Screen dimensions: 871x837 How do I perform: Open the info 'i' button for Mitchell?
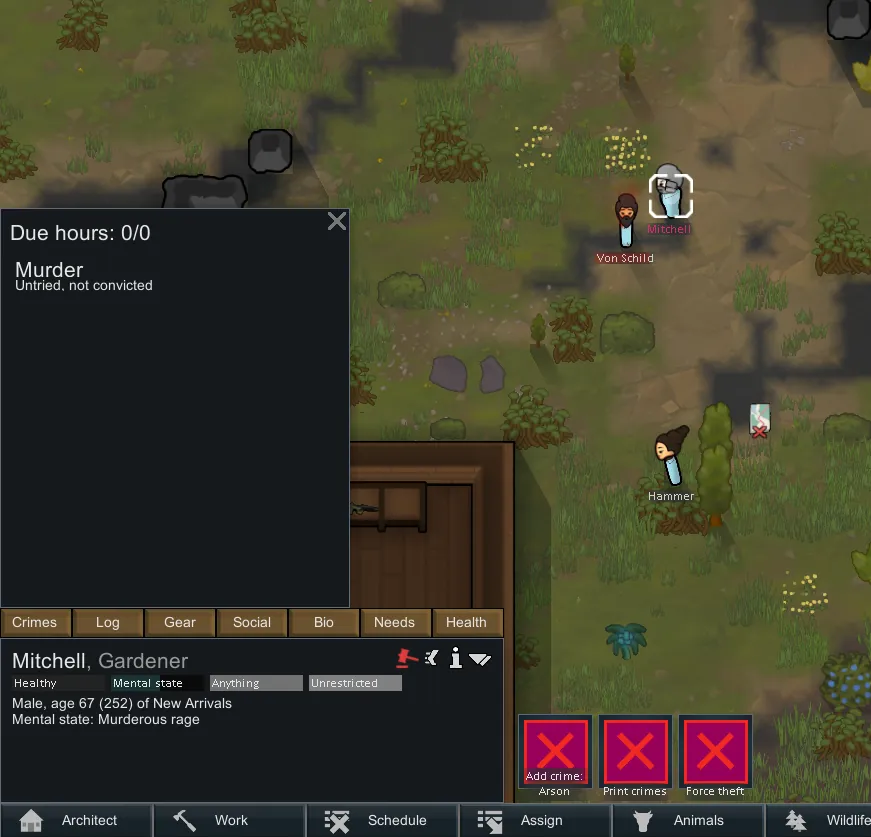point(455,658)
